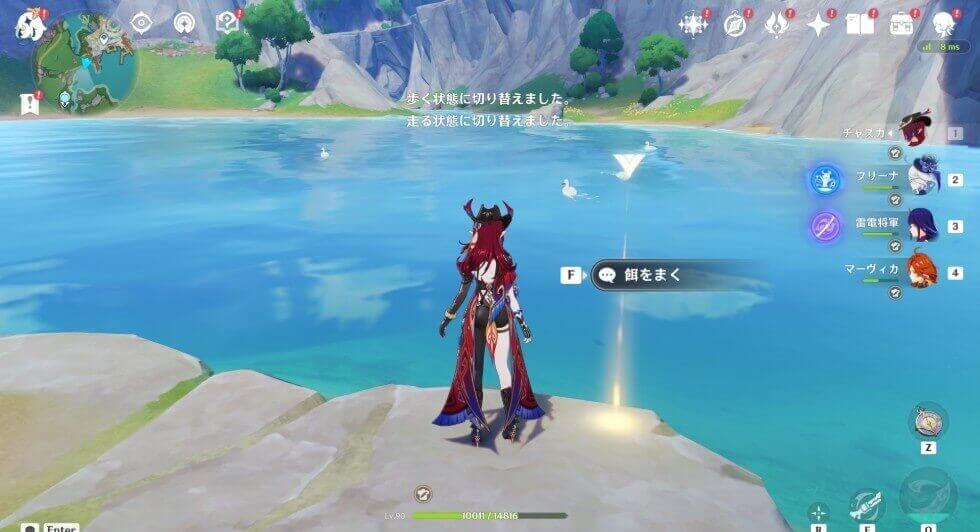Open the character profile head icon
The image size is (980, 532).
pyautogui.click(x=943, y=25)
